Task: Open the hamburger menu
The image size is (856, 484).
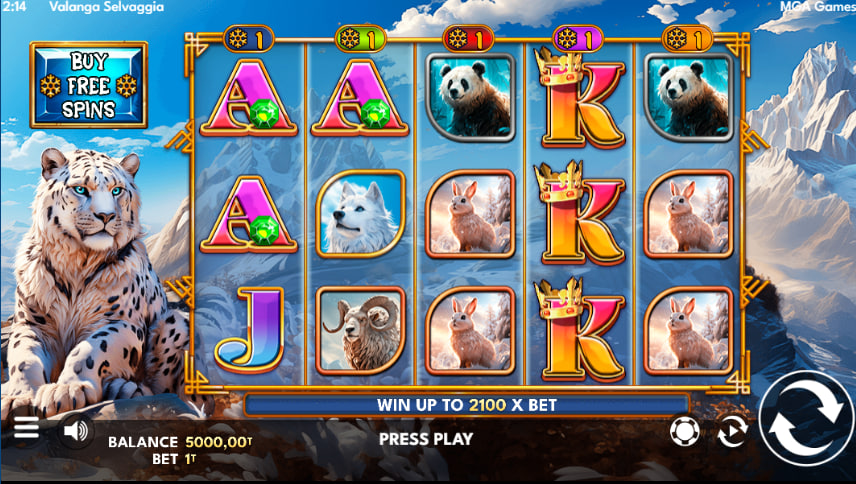Action: pyautogui.click(x=27, y=428)
